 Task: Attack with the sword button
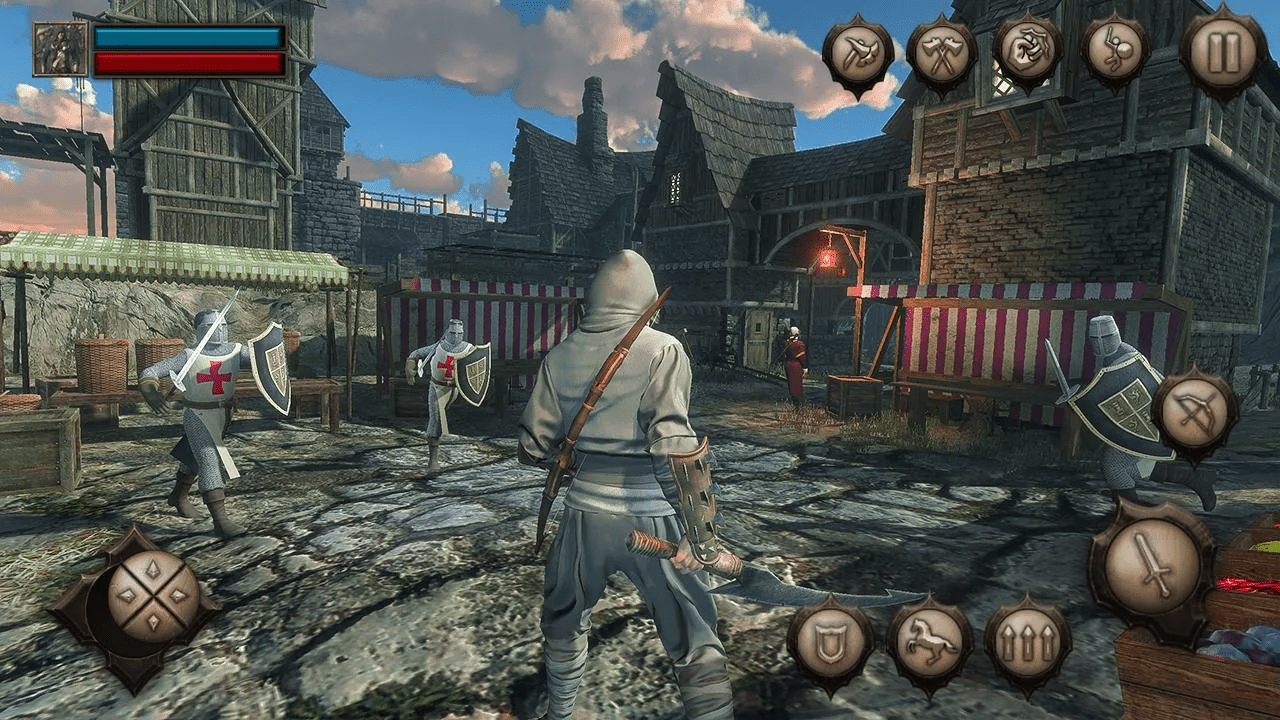pyautogui.click(x=1152, y=565)
